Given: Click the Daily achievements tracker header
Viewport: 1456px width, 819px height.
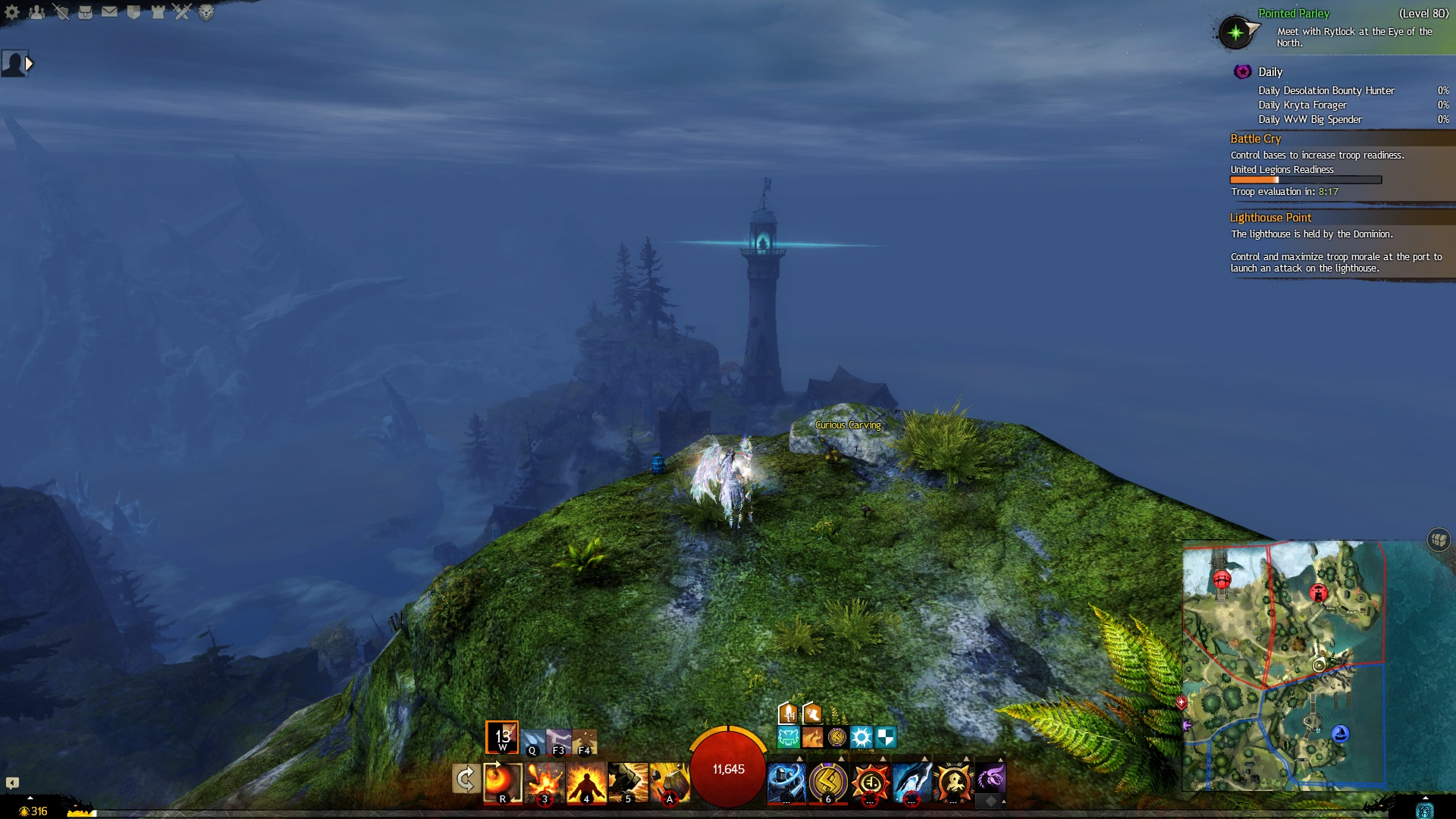Looking at the screenshot, I should tap(1270, 72).
